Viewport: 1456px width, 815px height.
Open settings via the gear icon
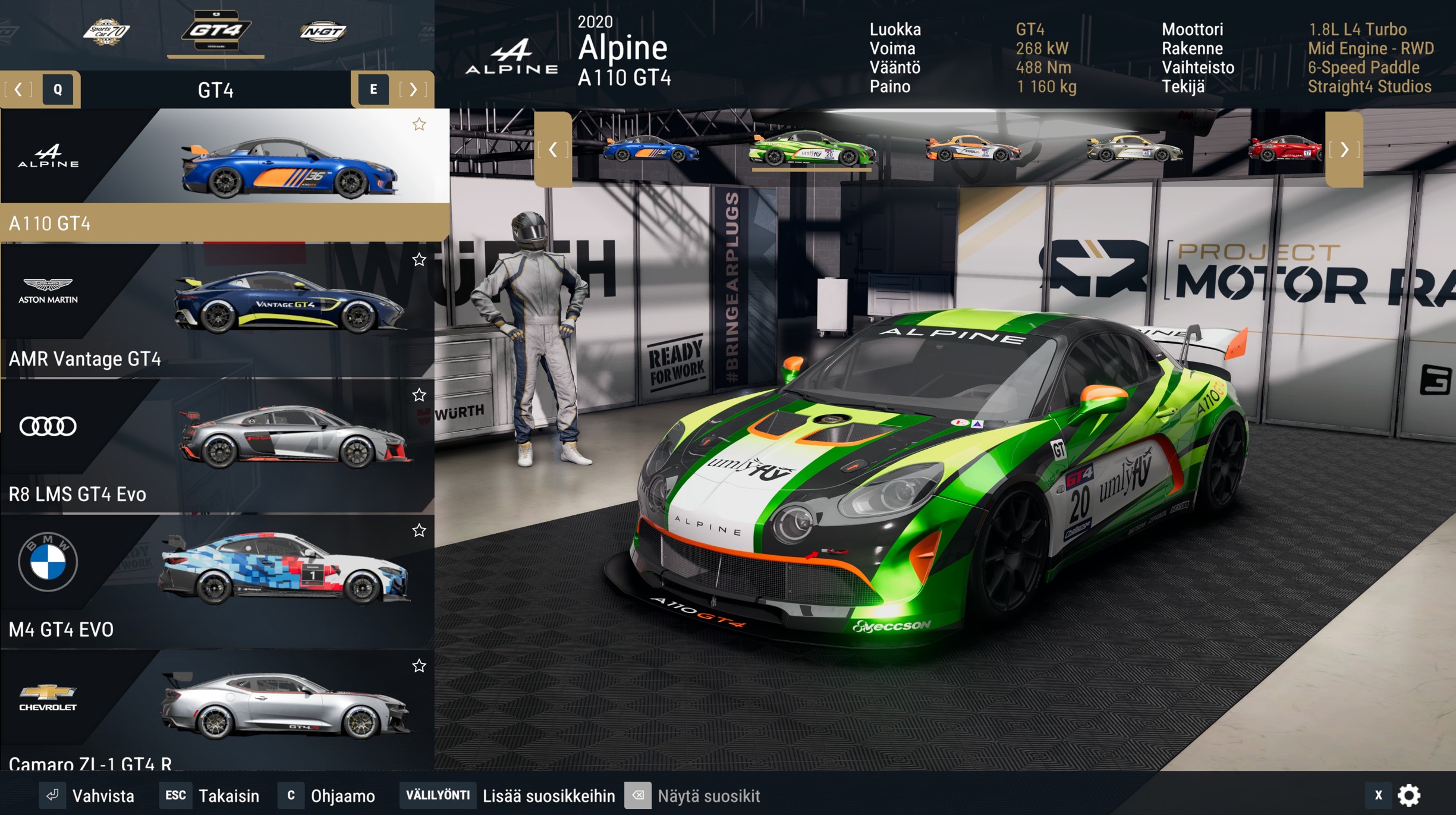(x=1409, y=795)
